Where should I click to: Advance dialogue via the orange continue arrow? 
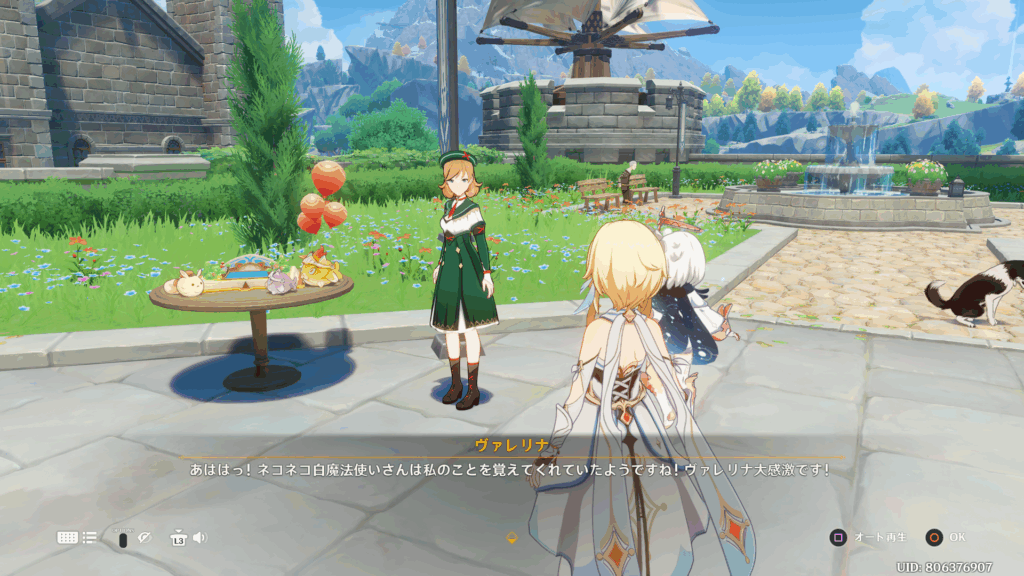pos(512,538)
